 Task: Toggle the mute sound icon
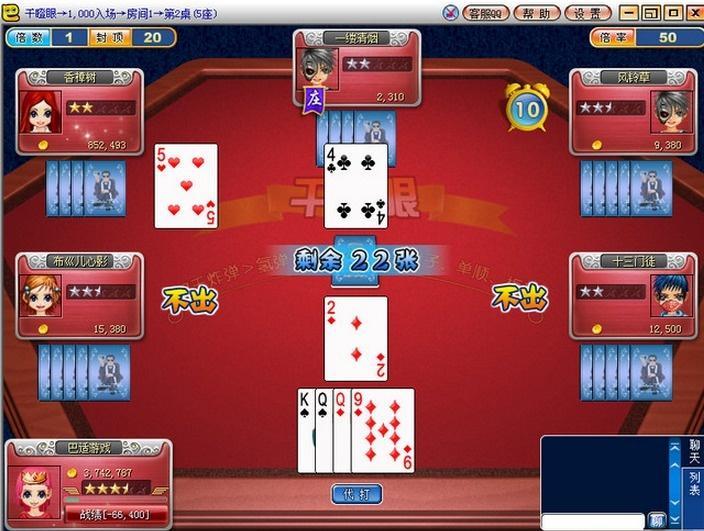(449, 13)
